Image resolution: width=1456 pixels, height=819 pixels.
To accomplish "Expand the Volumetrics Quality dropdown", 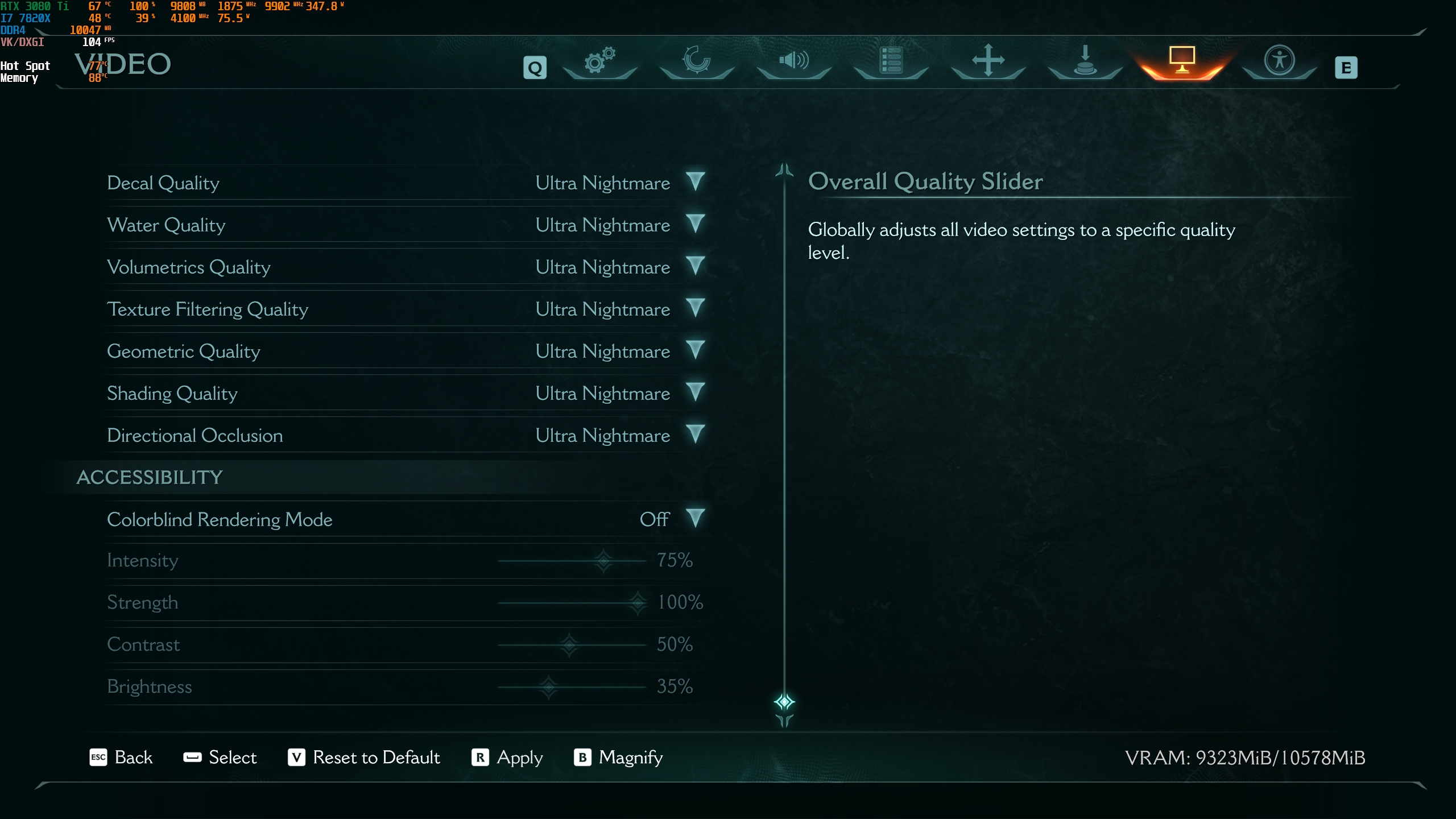I will pyautogui.click(x=695, y=266).
